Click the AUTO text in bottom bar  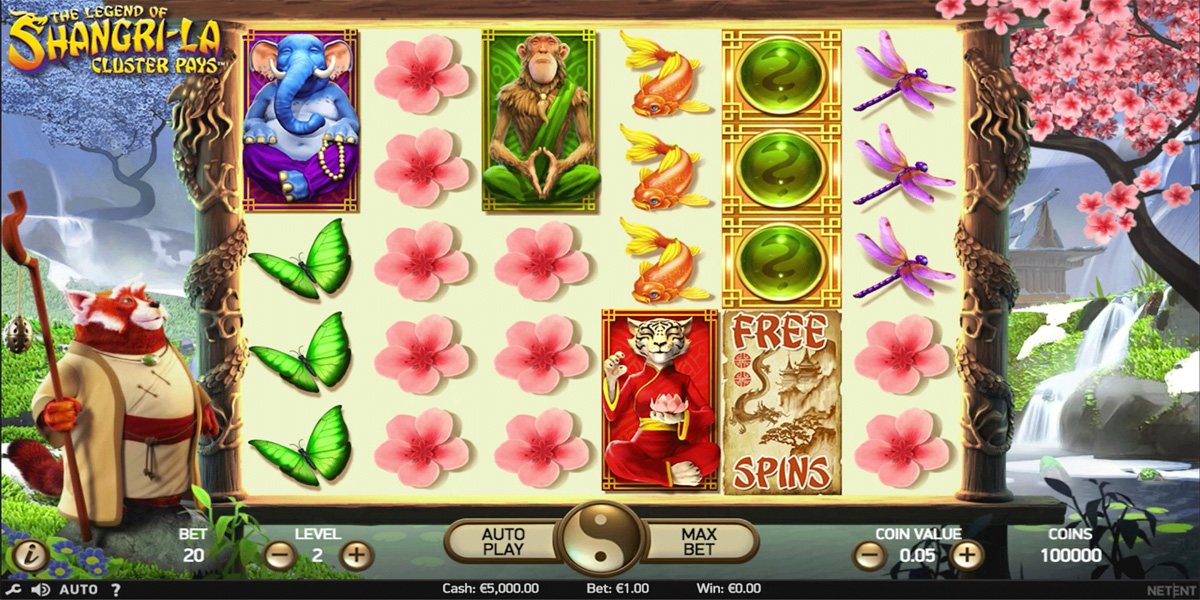pos(78,590)
